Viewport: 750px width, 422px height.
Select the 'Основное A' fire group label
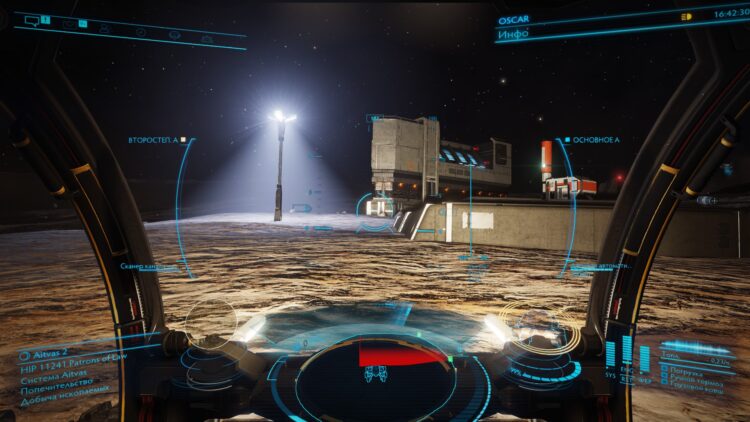(594, 140)
